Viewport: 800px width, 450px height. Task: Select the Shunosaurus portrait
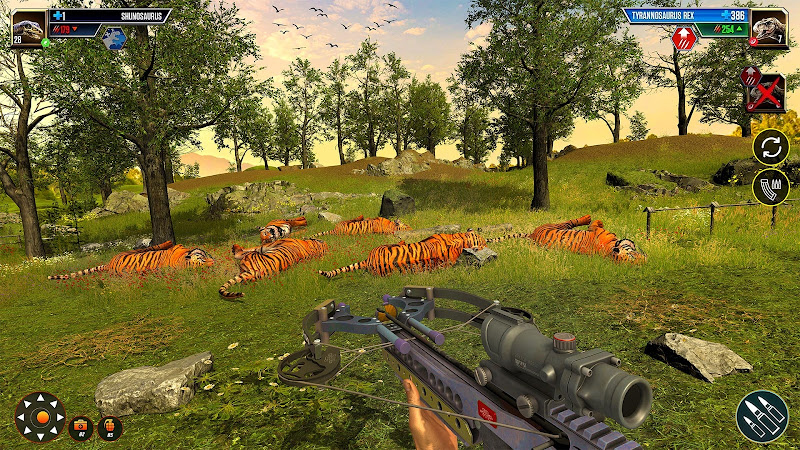(x=29, y=27)
